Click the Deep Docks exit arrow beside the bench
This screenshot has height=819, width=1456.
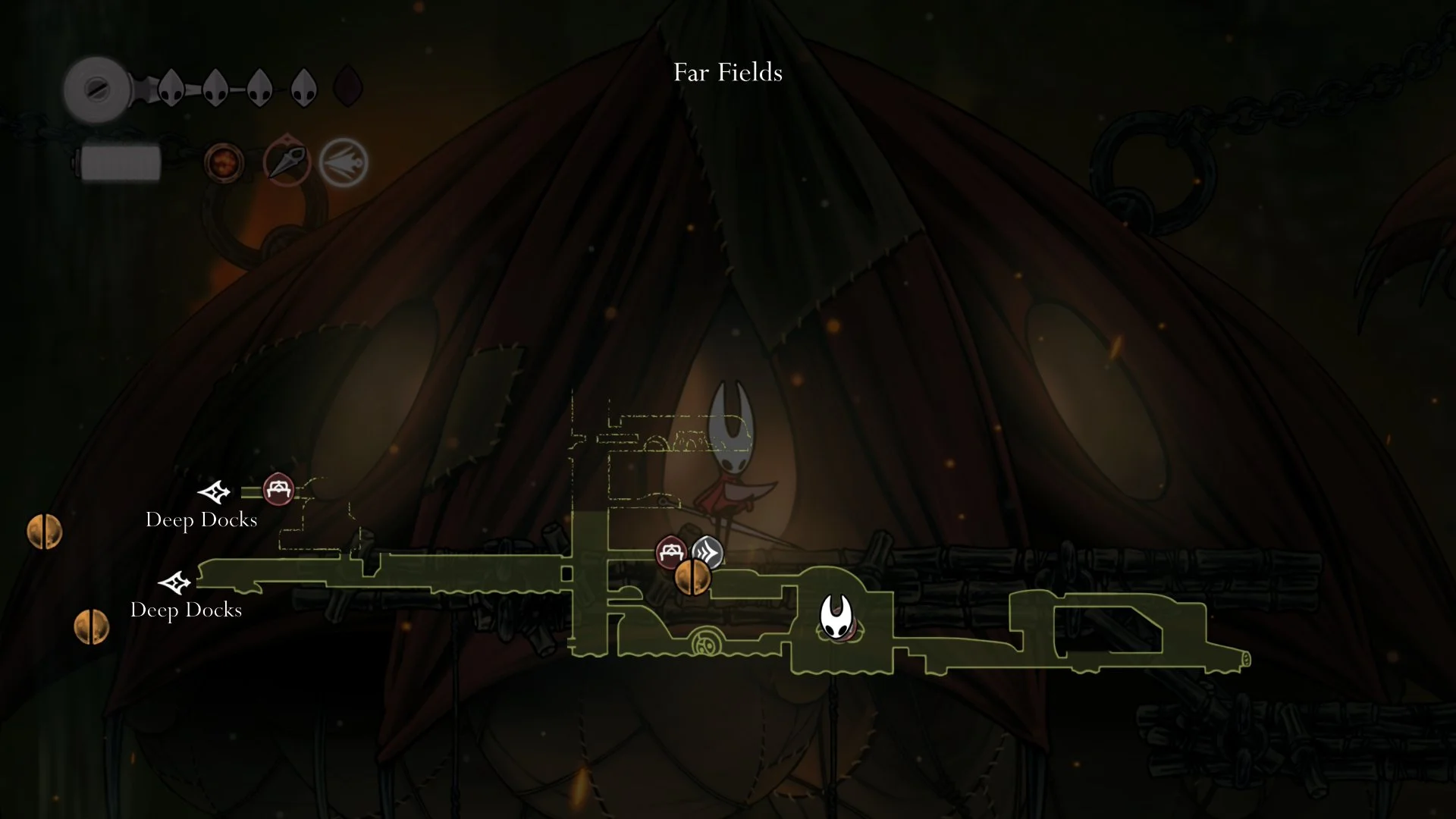coord(214,492)
